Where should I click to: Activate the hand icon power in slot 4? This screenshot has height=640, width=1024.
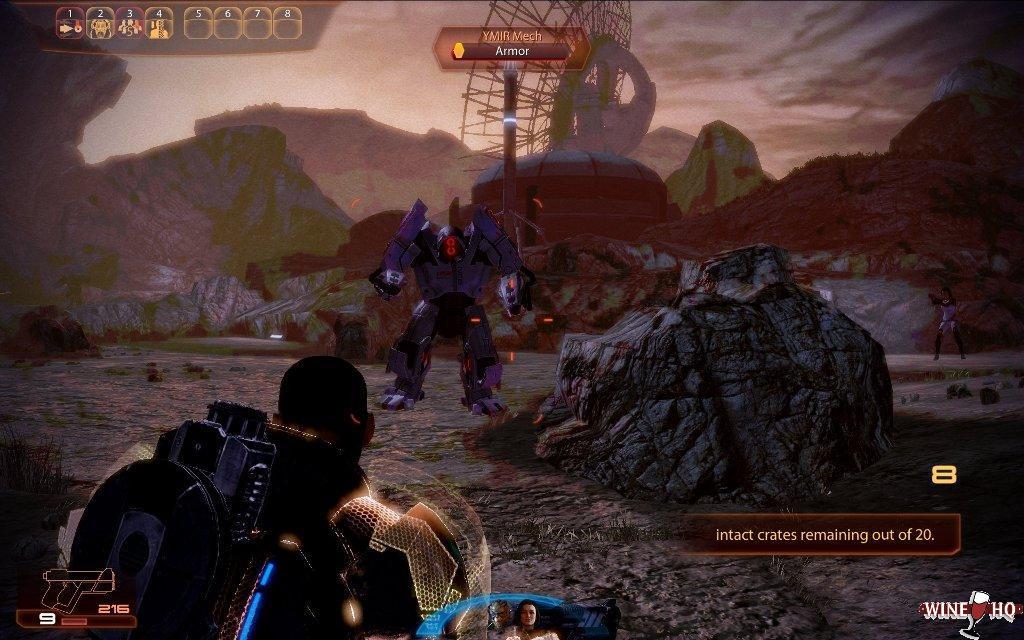click(157, 28)
